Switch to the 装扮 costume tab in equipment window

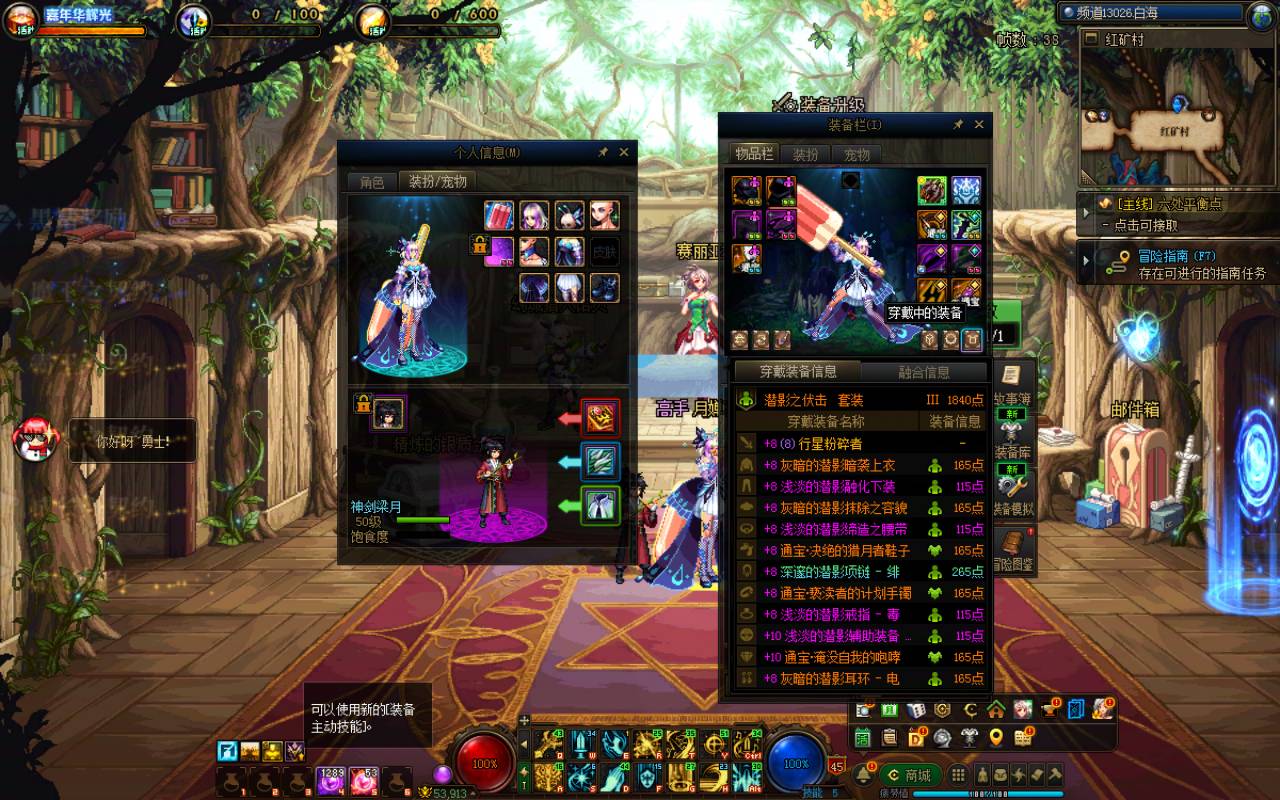[805, 154]
